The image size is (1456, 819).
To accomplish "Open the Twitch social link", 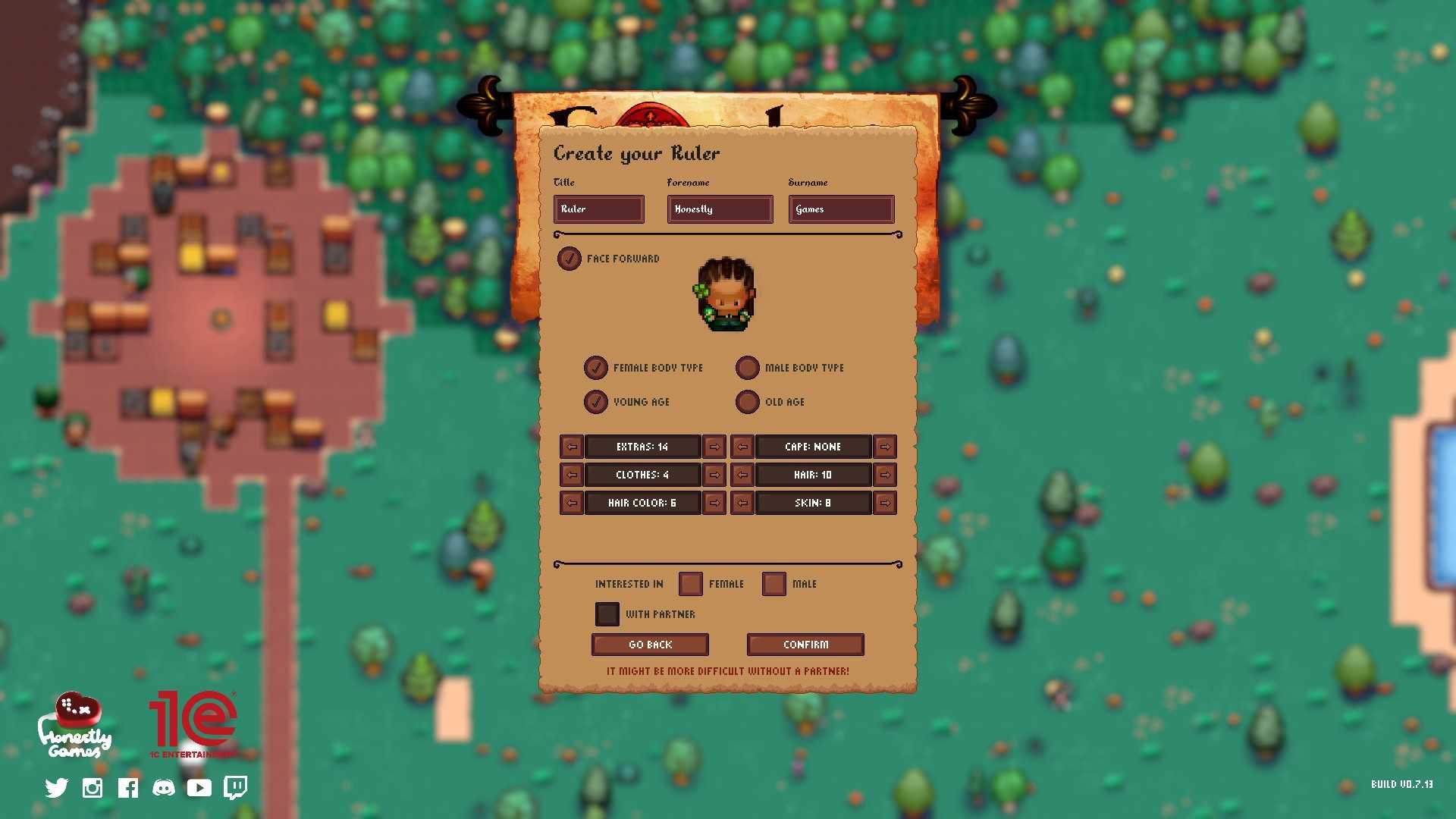I will point(236,787).
